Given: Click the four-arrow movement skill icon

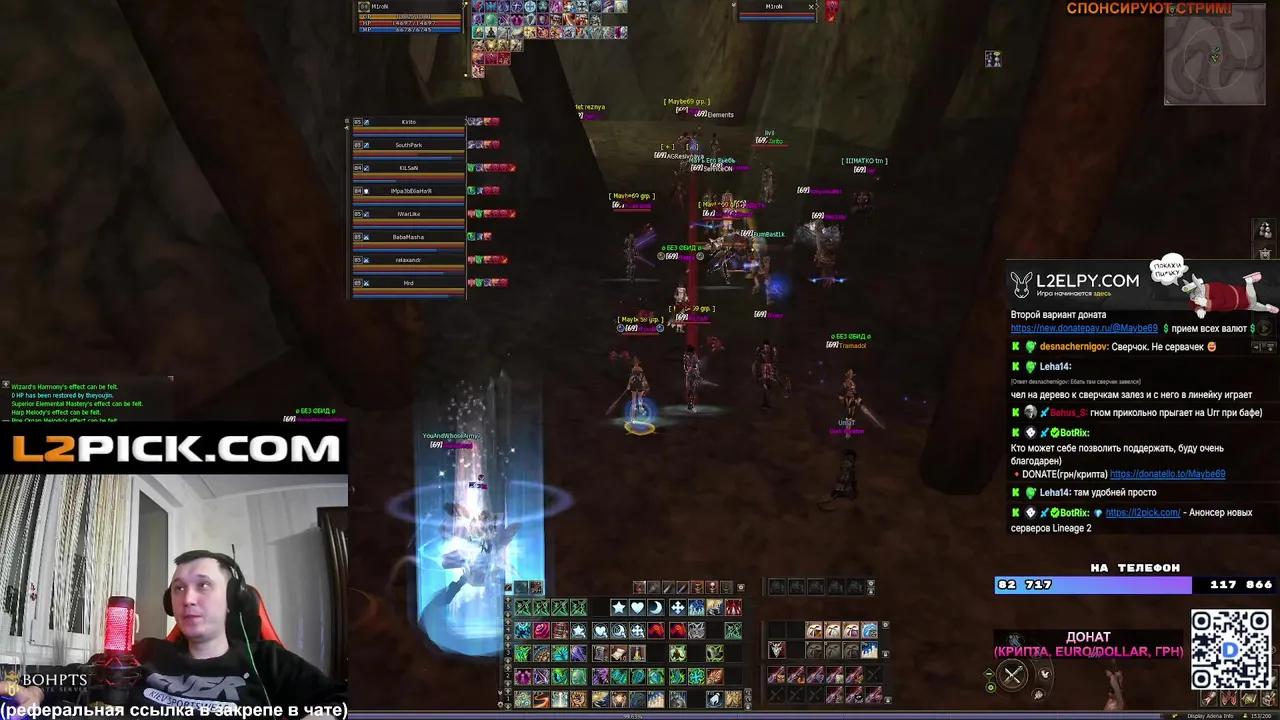Looking at the screenshot, I should coord(679,606).
